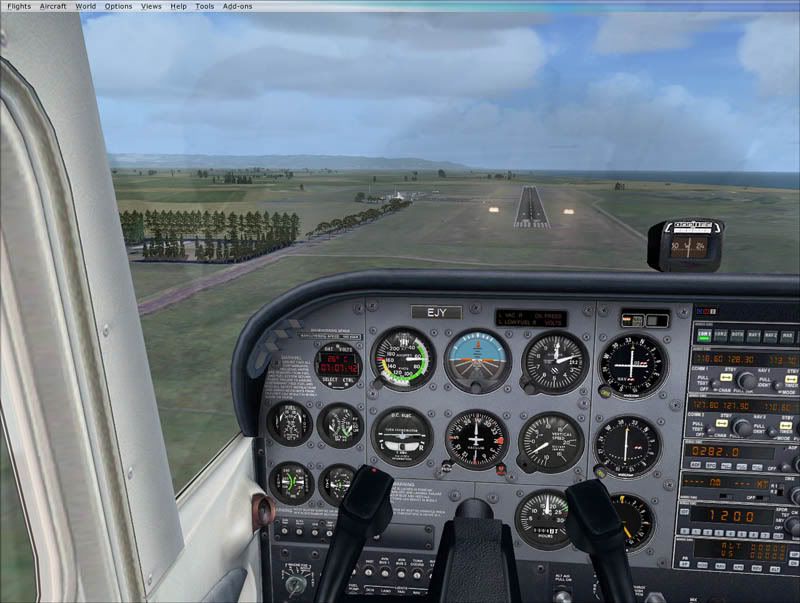This screenshot has height=603, width=800.
Task: Open the Tools menu
Action: pyautogui.click(x=204, y=6)
